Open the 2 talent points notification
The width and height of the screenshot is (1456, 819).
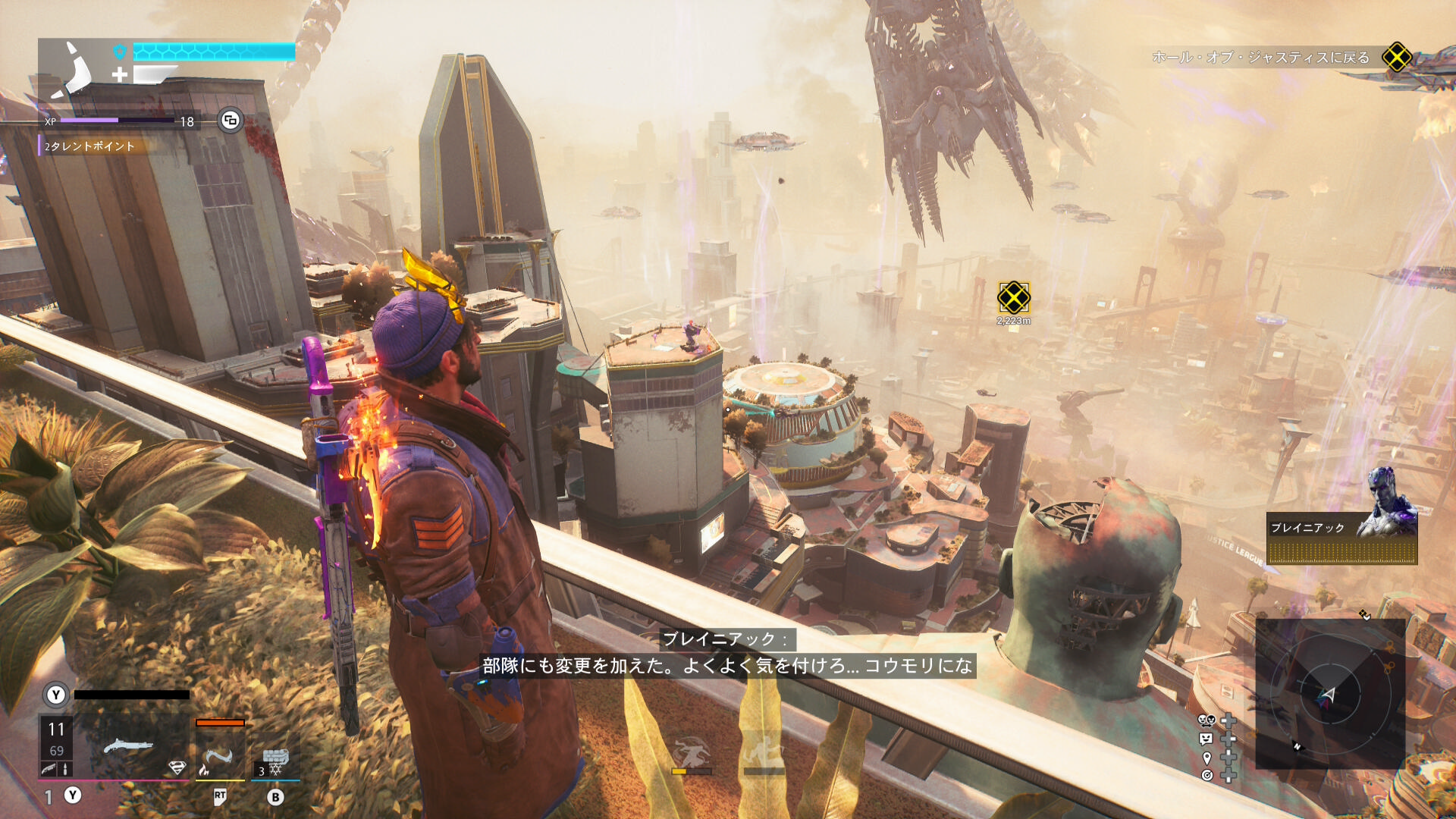tap(89, 146)
